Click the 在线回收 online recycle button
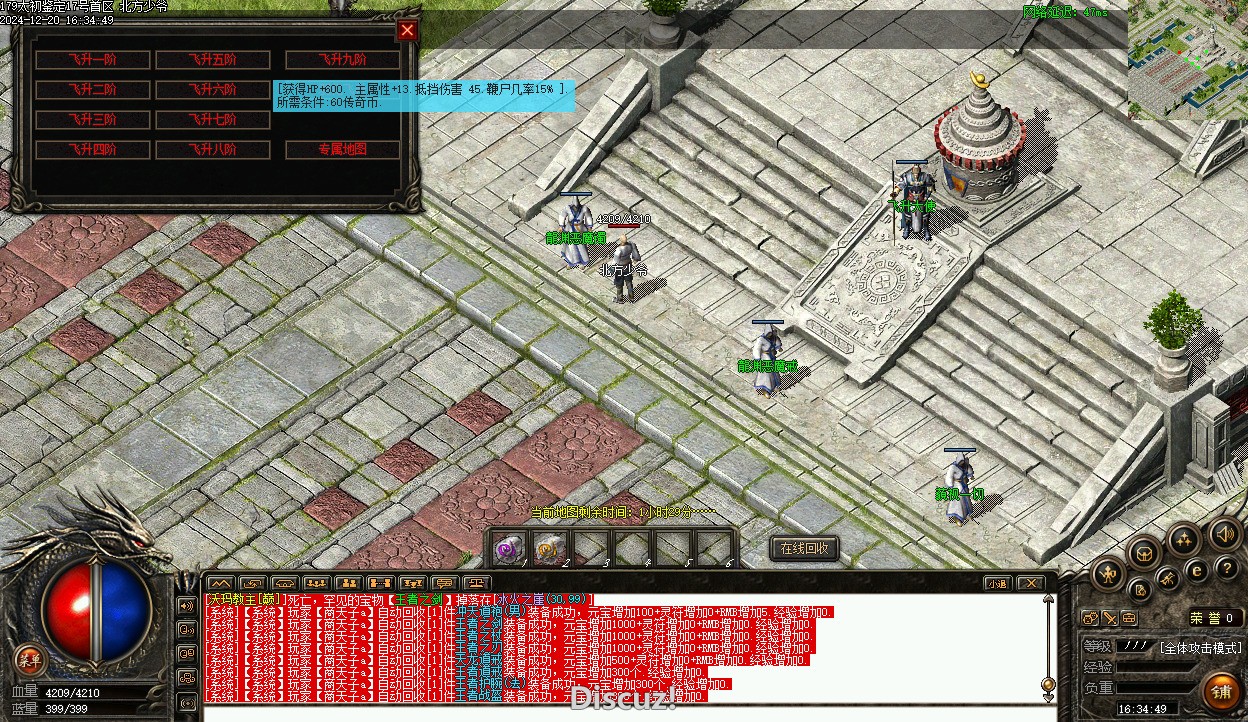The height and width of the screenshot is (722, 1248). [805, 548]
